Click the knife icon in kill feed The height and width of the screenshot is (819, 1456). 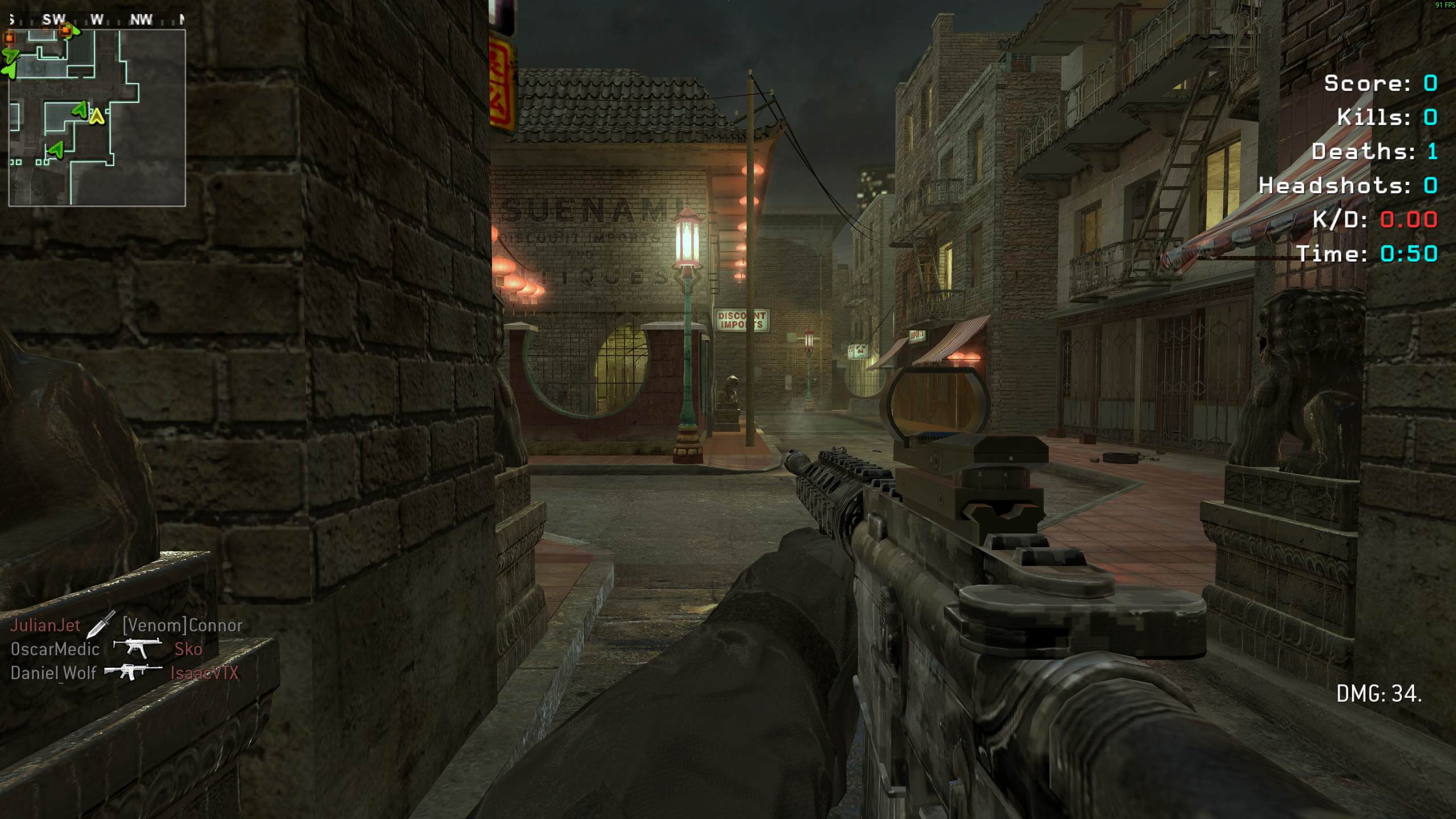(101, 625)
